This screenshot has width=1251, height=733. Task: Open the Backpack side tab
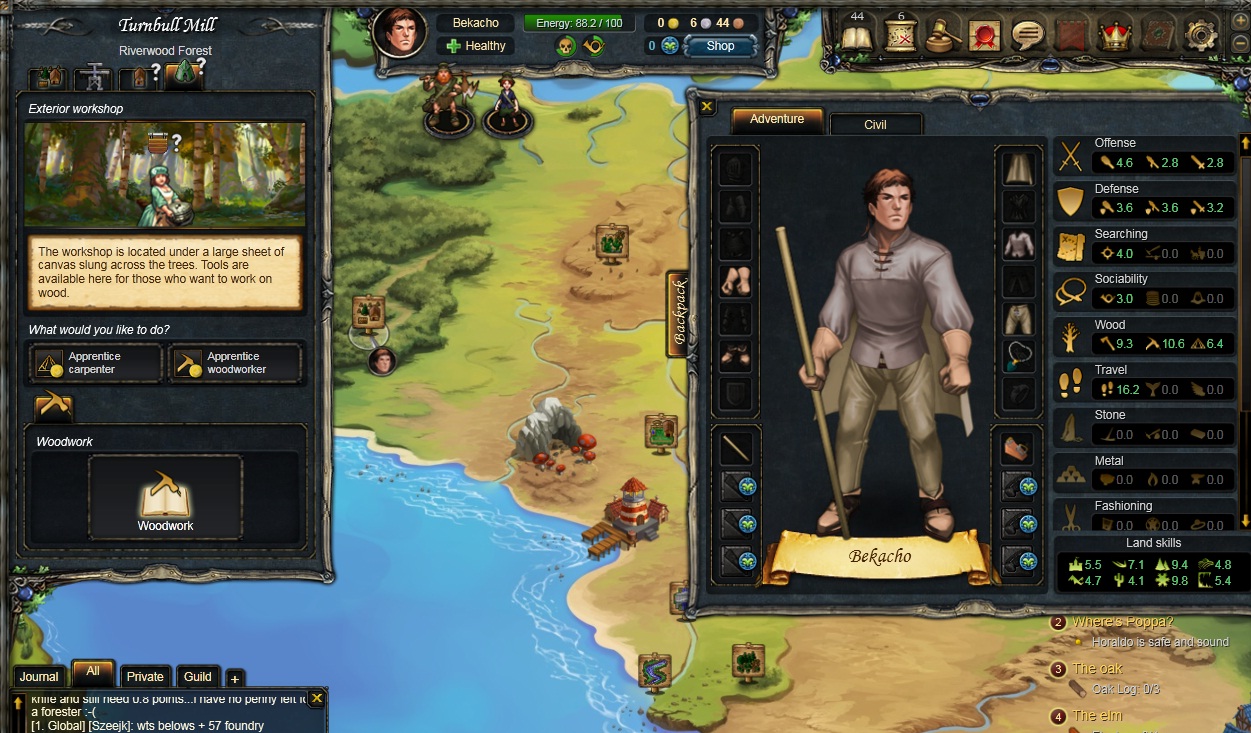click(678, 314)
